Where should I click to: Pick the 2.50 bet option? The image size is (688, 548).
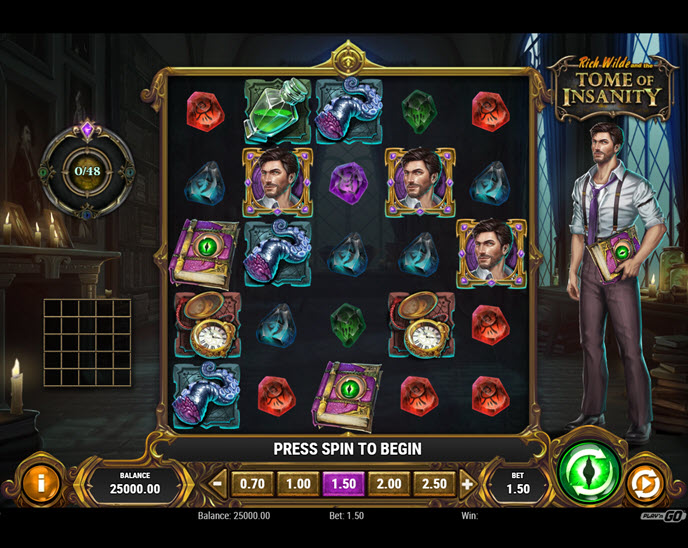click(432, 484)
